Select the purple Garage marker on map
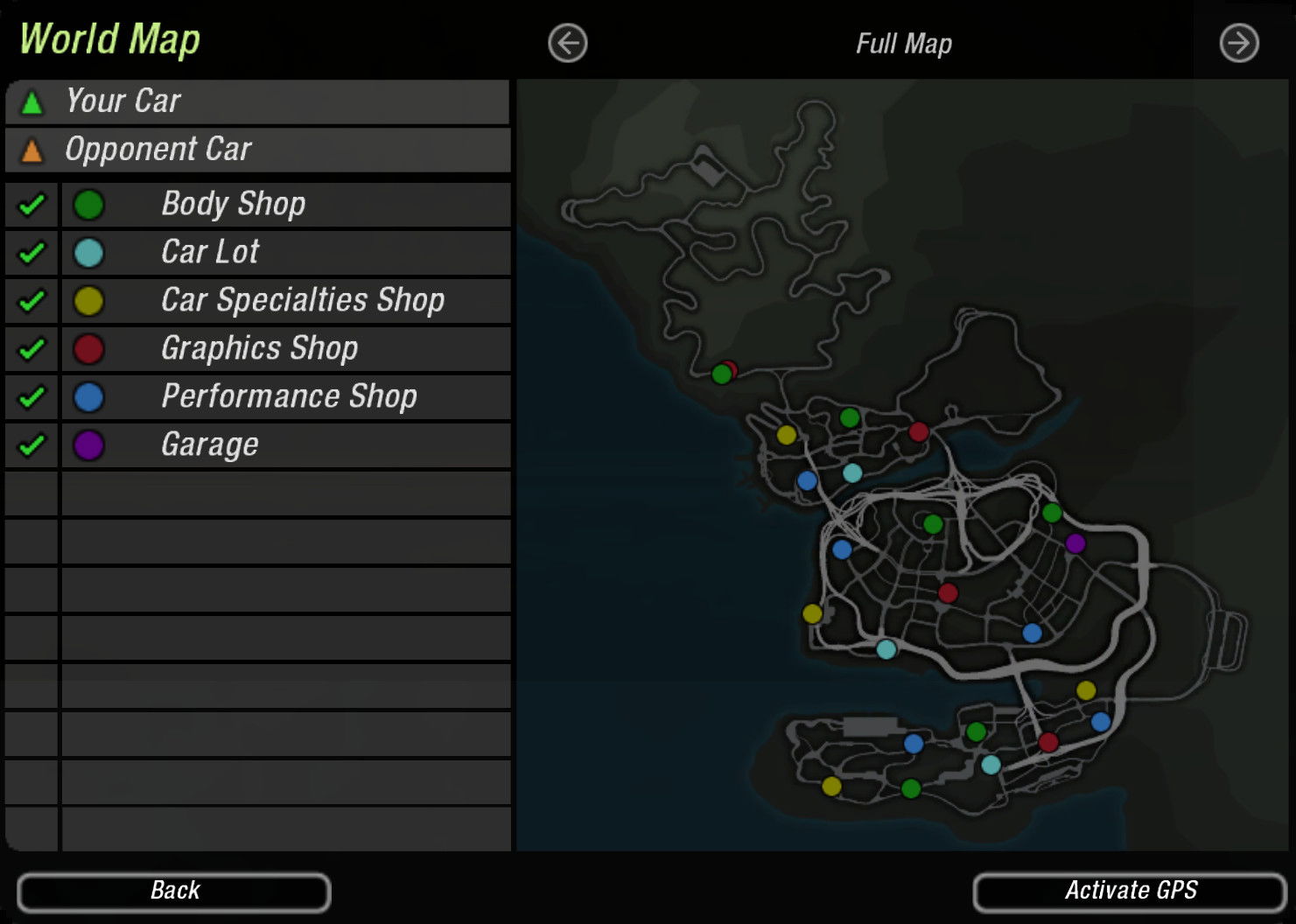Viewport: 1296px width, 924px height. 1075,543
